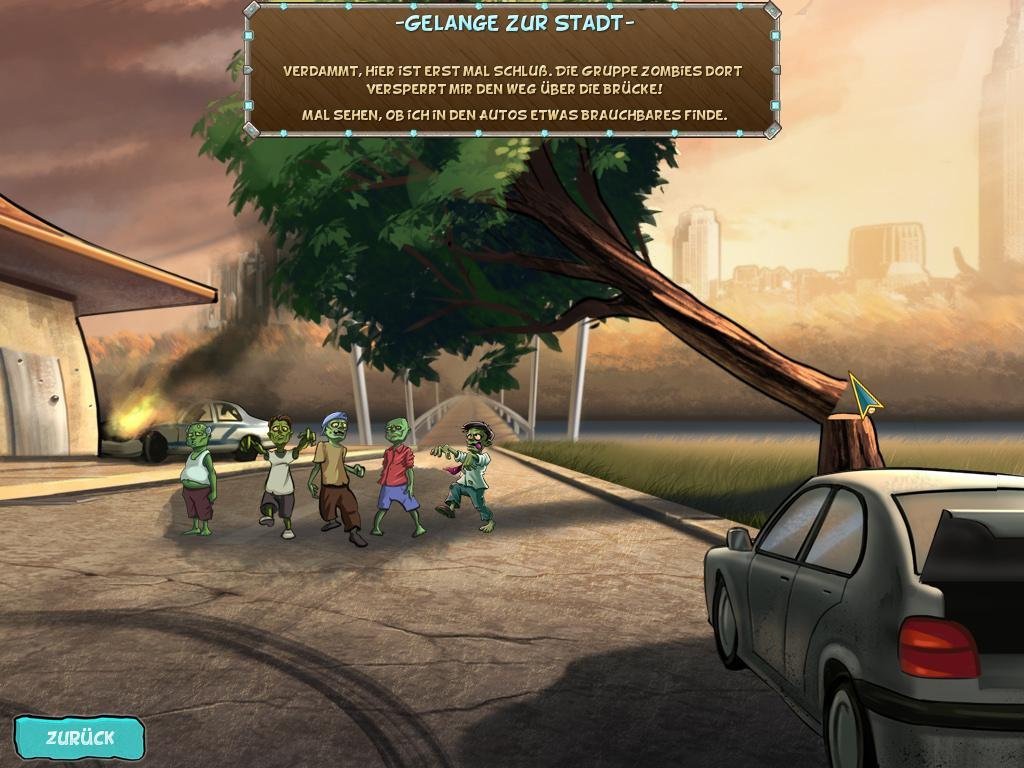Click the Zurück back button
Screen dimensions: 1024x768
pyautogui.click(x=79, y=738)
